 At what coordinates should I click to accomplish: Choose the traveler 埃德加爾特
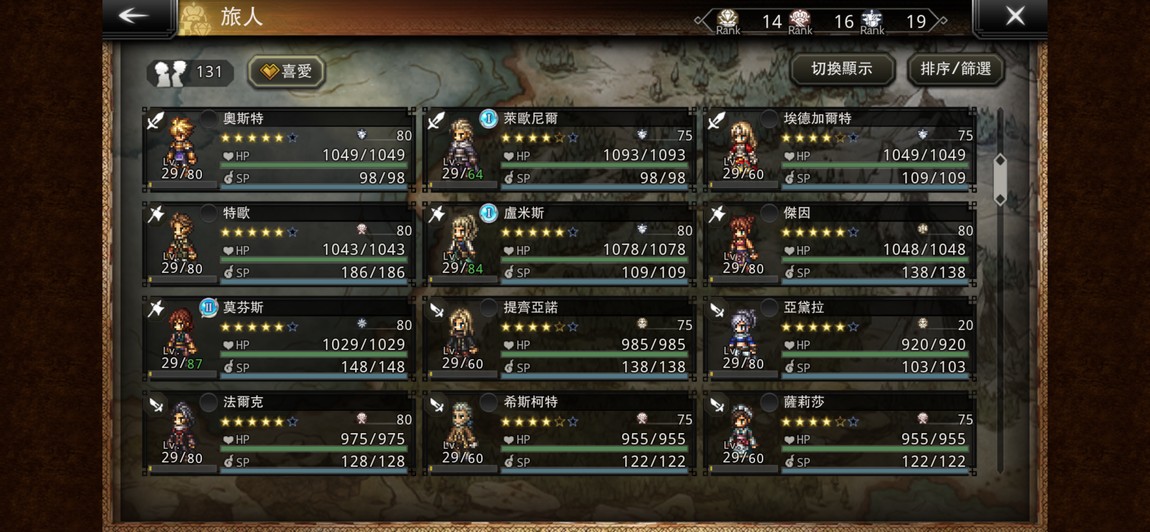(839, 149)
